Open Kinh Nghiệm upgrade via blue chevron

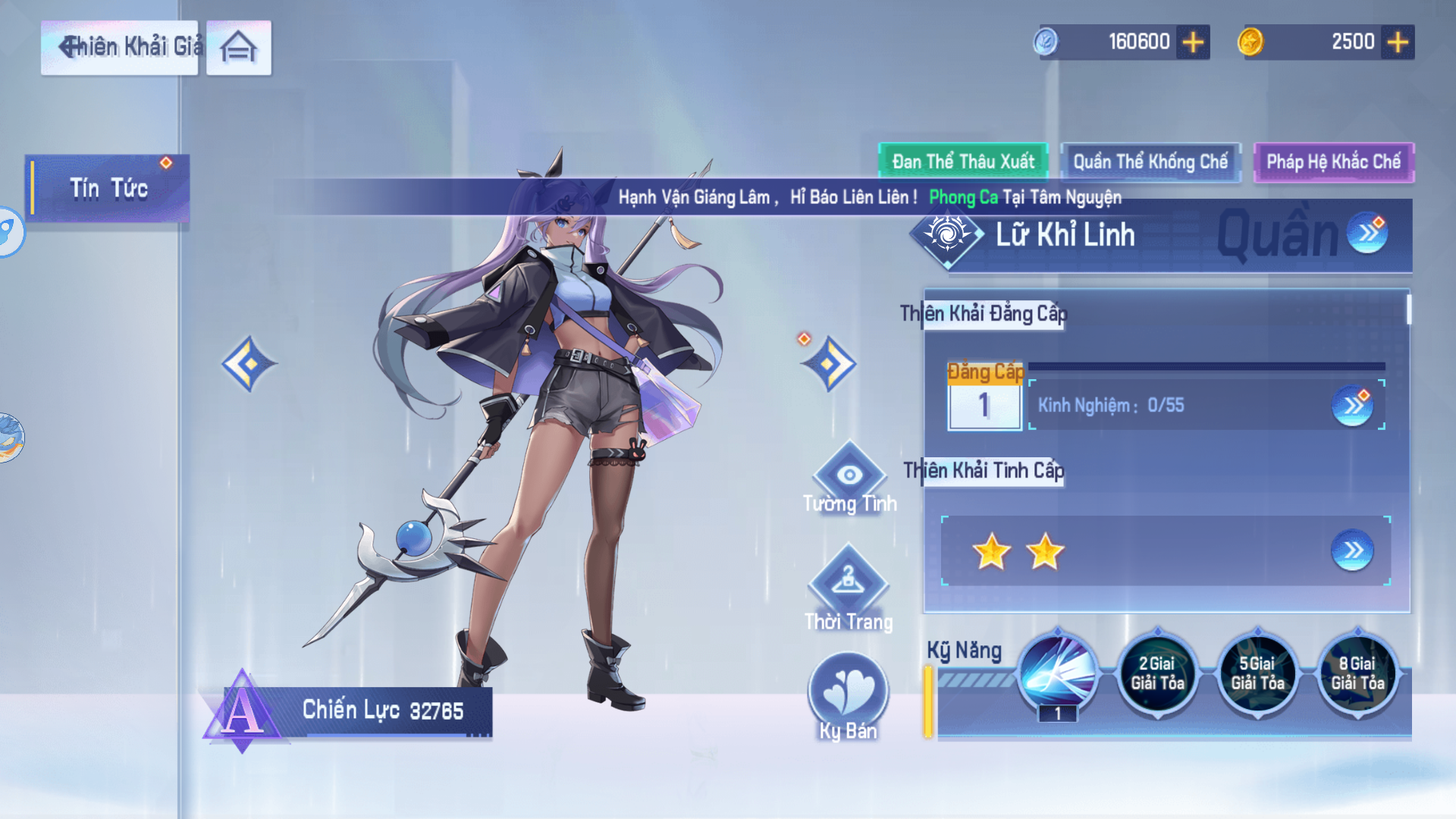1354,406
